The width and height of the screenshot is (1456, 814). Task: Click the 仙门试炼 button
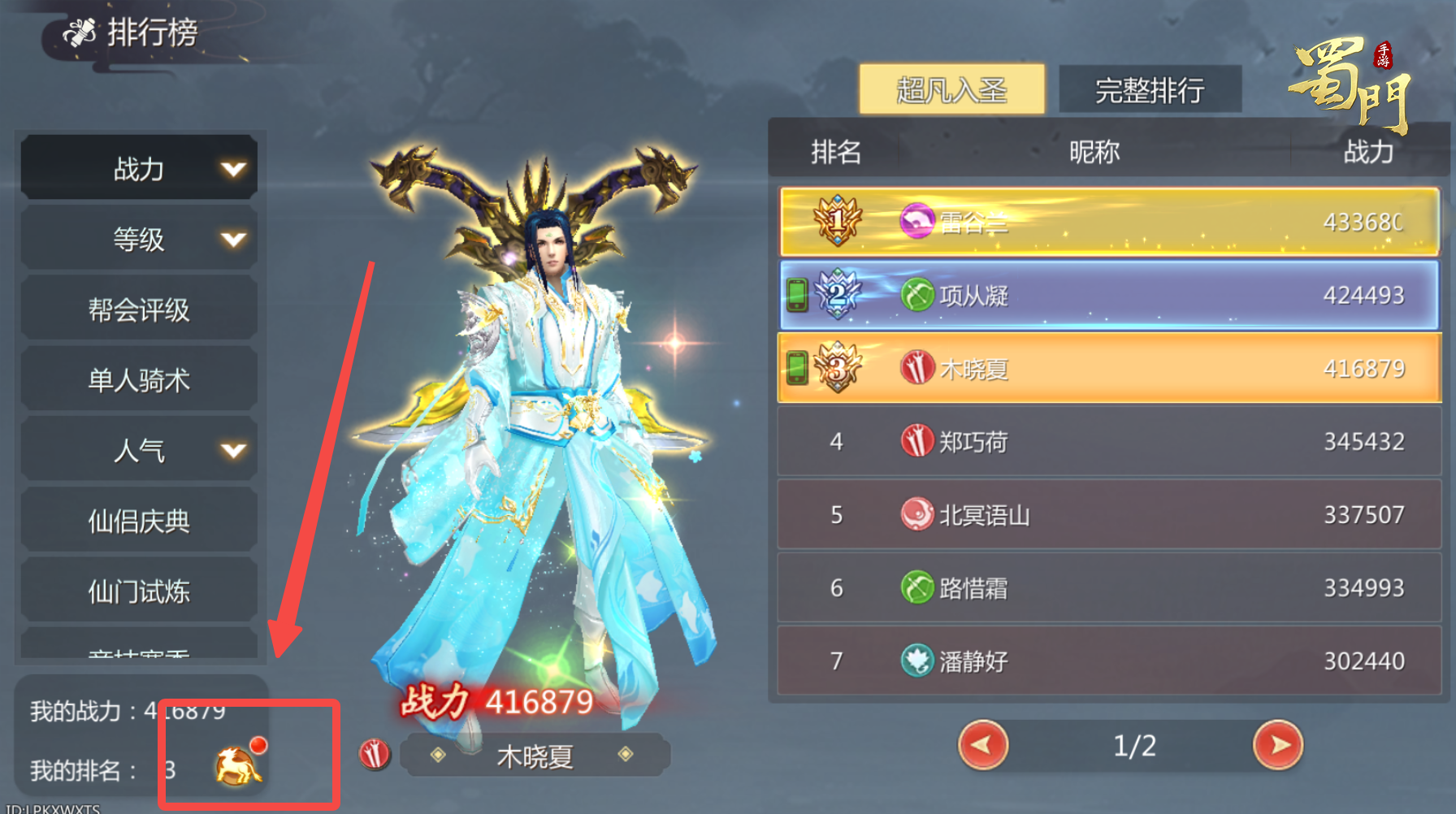click(138, 591)
